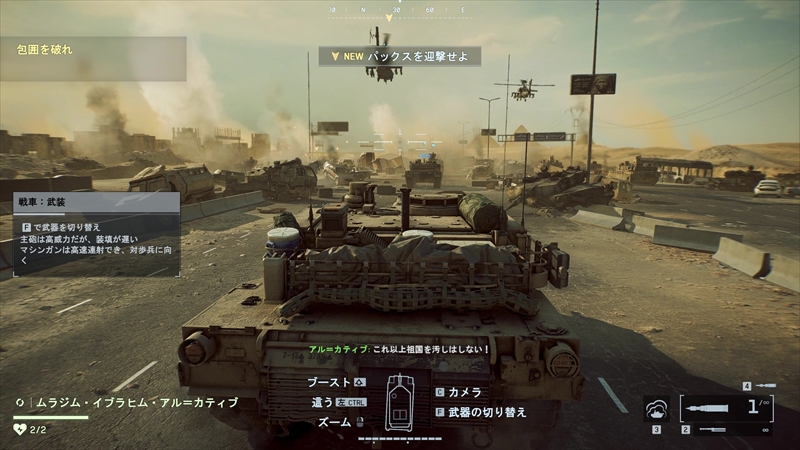Activate the smoke screen ability icon
This screenshot has width=800, height=450.
657,409
